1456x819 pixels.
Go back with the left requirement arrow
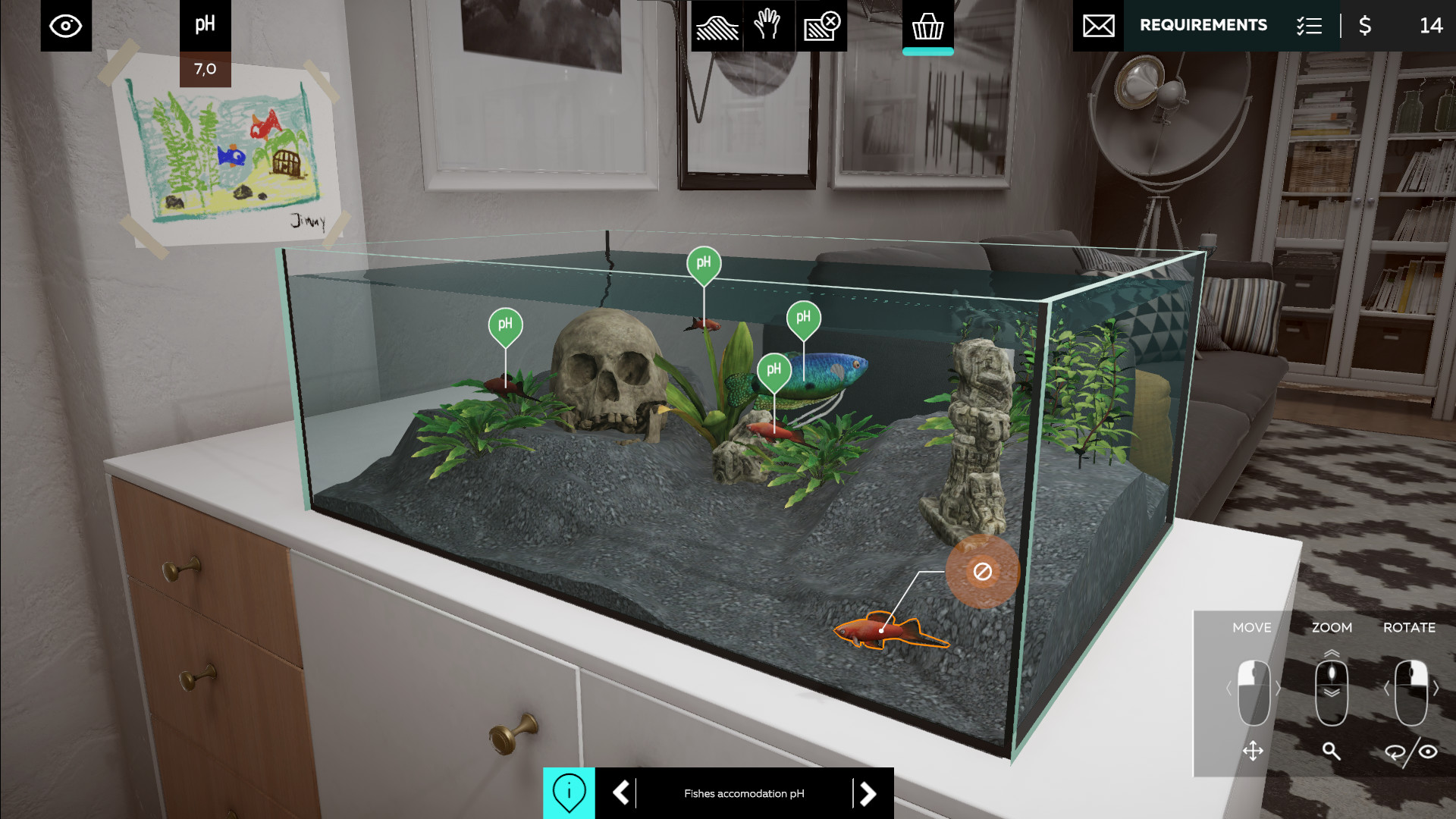[x=620, y=793]
